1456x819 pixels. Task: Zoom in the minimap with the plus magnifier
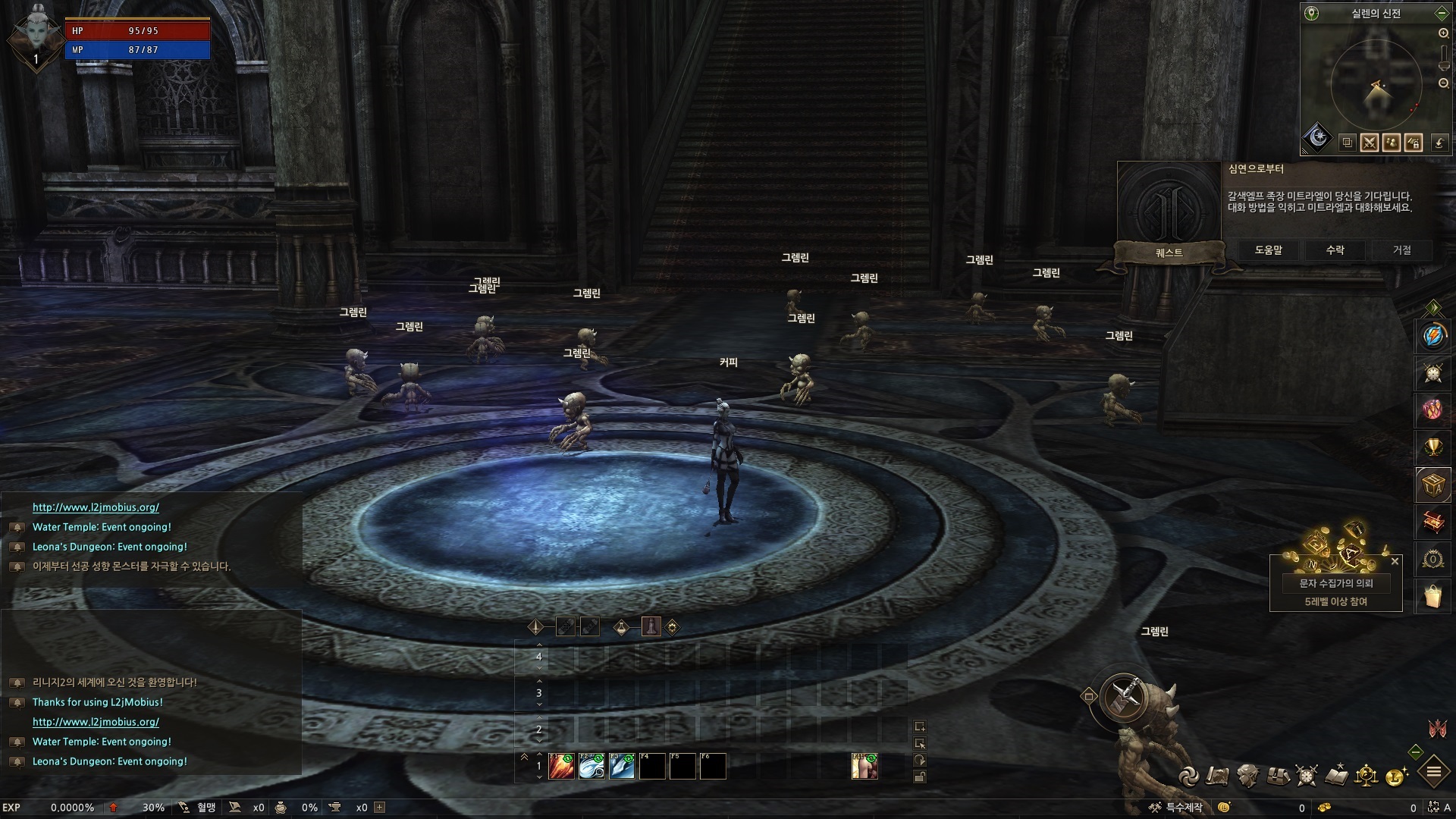(1444, 33)
